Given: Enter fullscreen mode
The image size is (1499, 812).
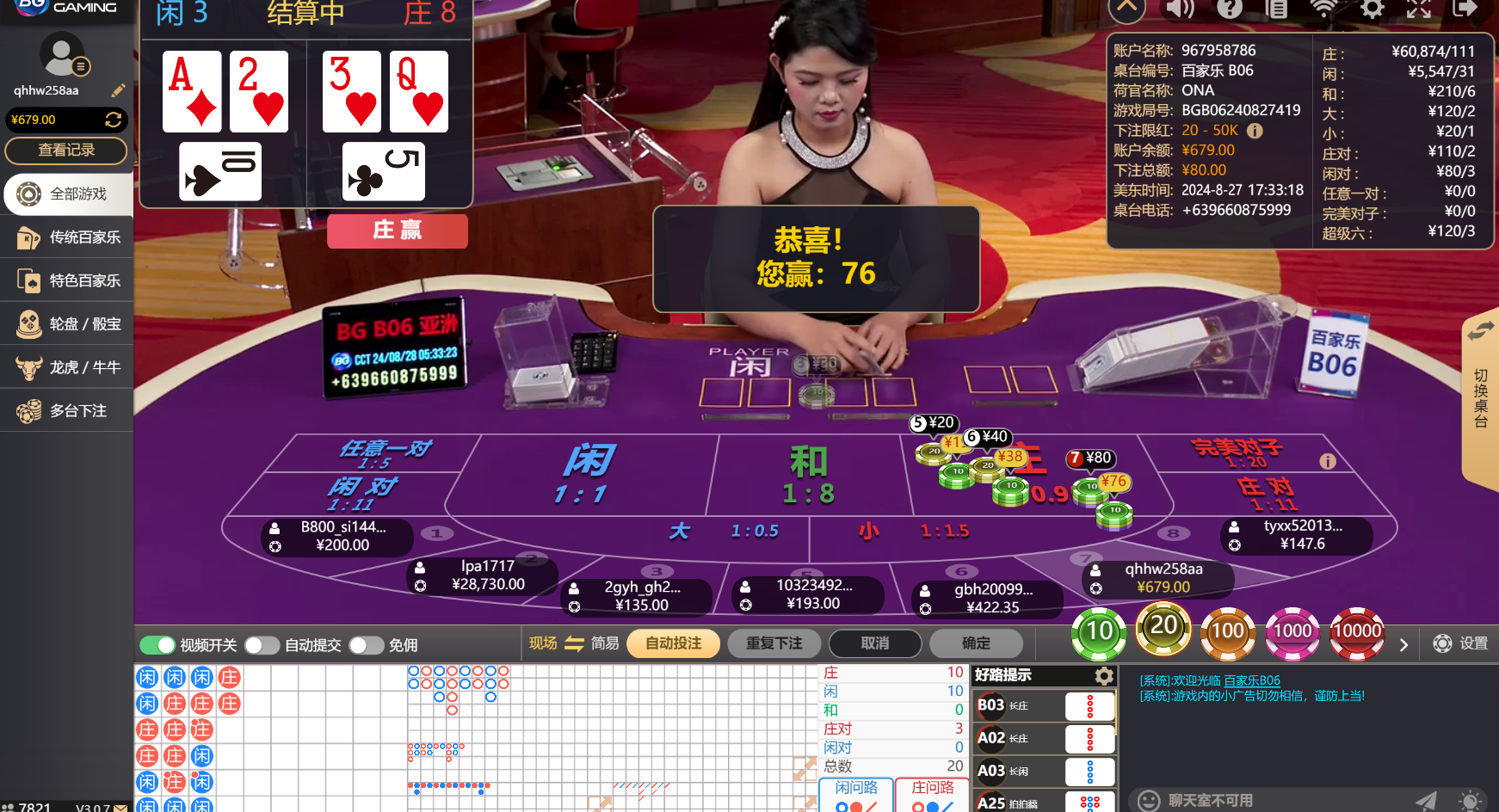Looking at the screenshot, I should point(1419,10).
